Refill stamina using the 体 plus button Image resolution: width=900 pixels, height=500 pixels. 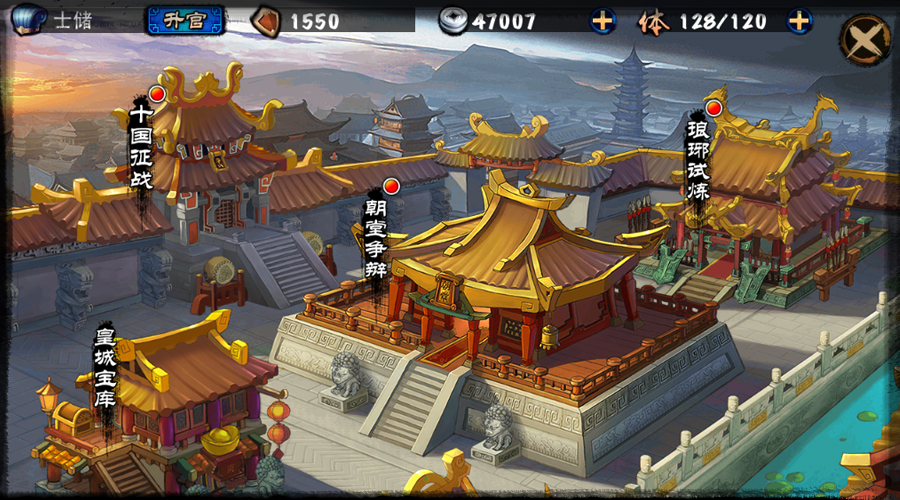click(799, 20)
